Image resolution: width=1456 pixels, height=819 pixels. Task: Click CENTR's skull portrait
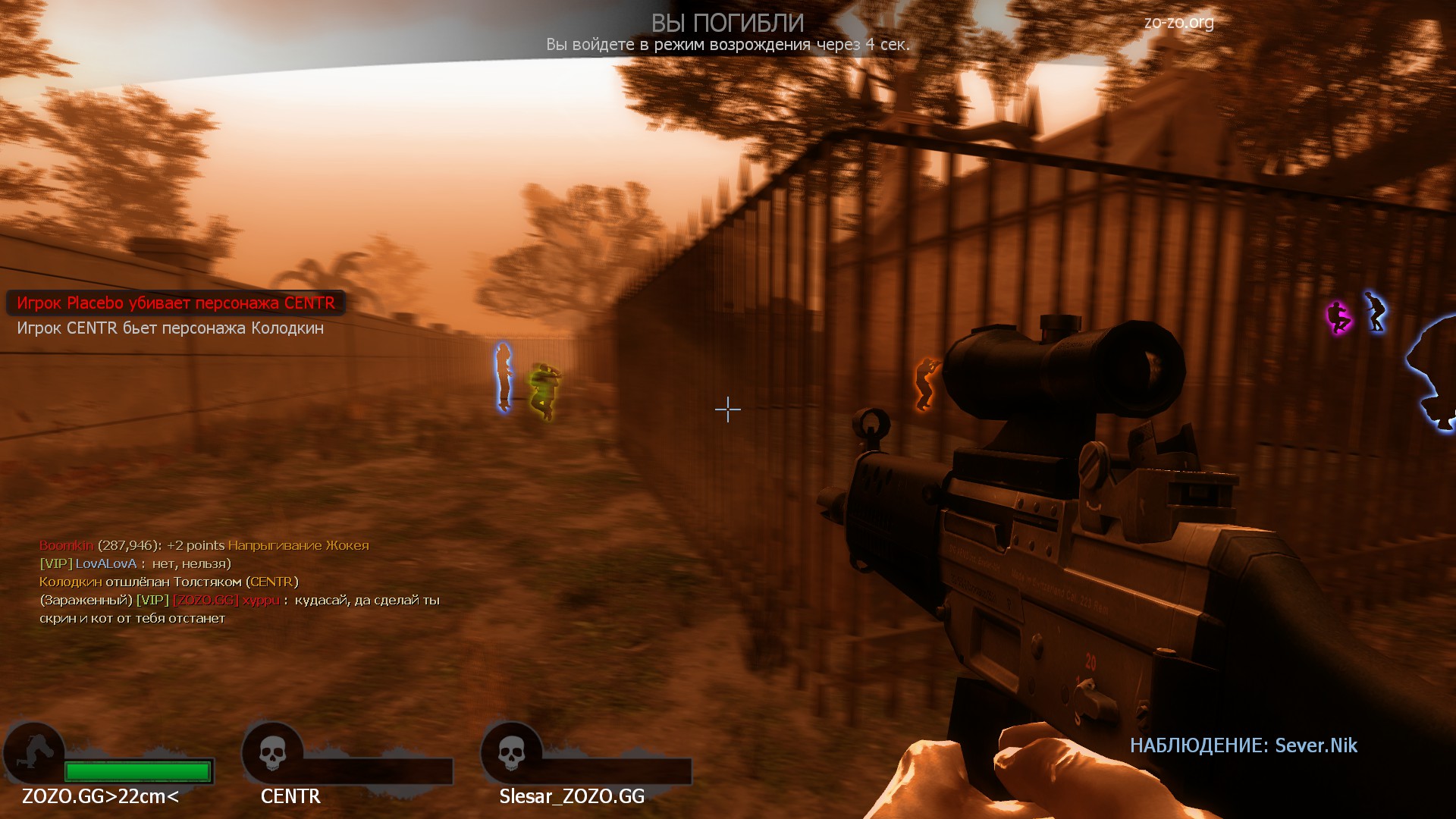pos(272,753)
